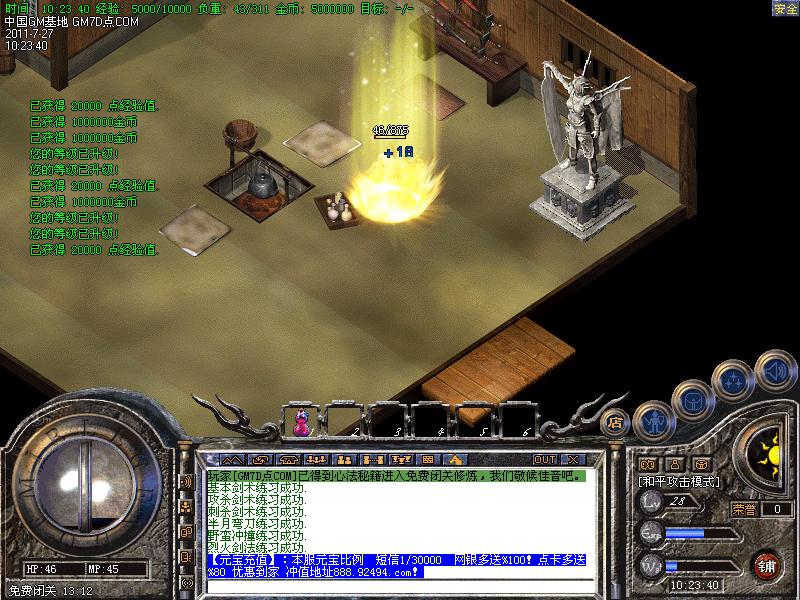Click the 安全 safe-zone indicator

tap(785, 8)
